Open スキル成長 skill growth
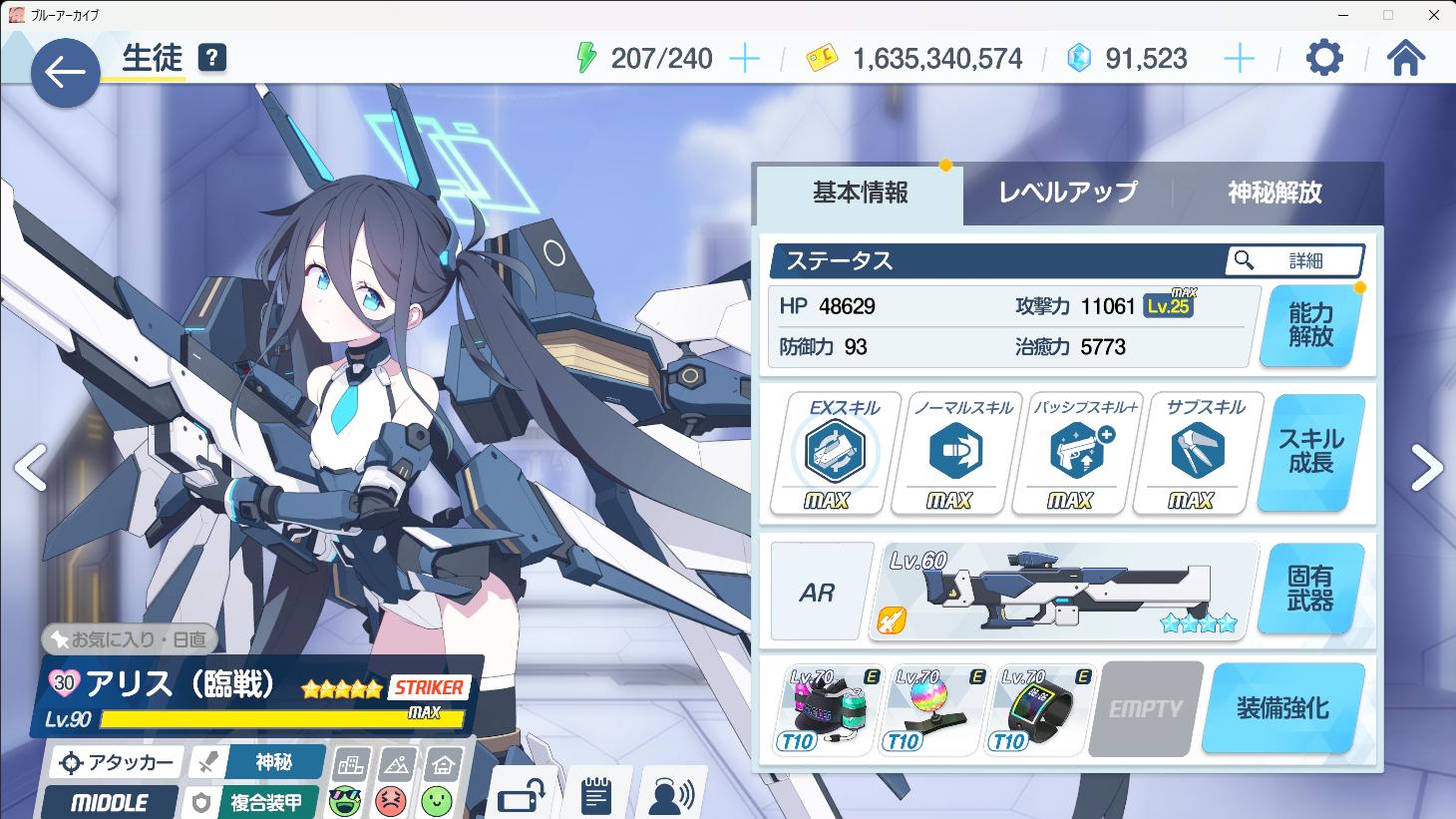 tap(1310, 452)
